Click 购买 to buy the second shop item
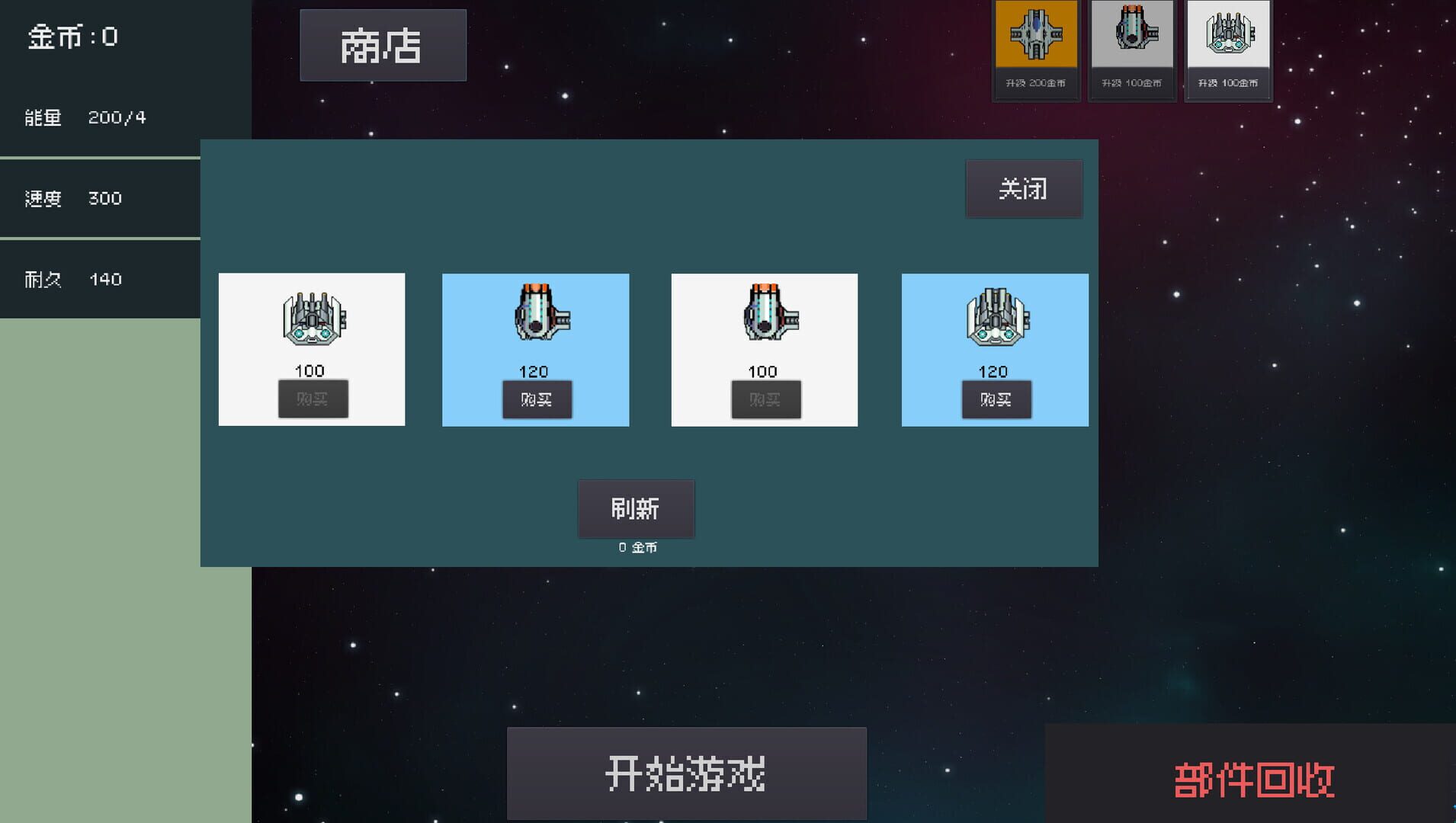The width and height of the screenshot is (1456, 823). (x=537, y=399)
